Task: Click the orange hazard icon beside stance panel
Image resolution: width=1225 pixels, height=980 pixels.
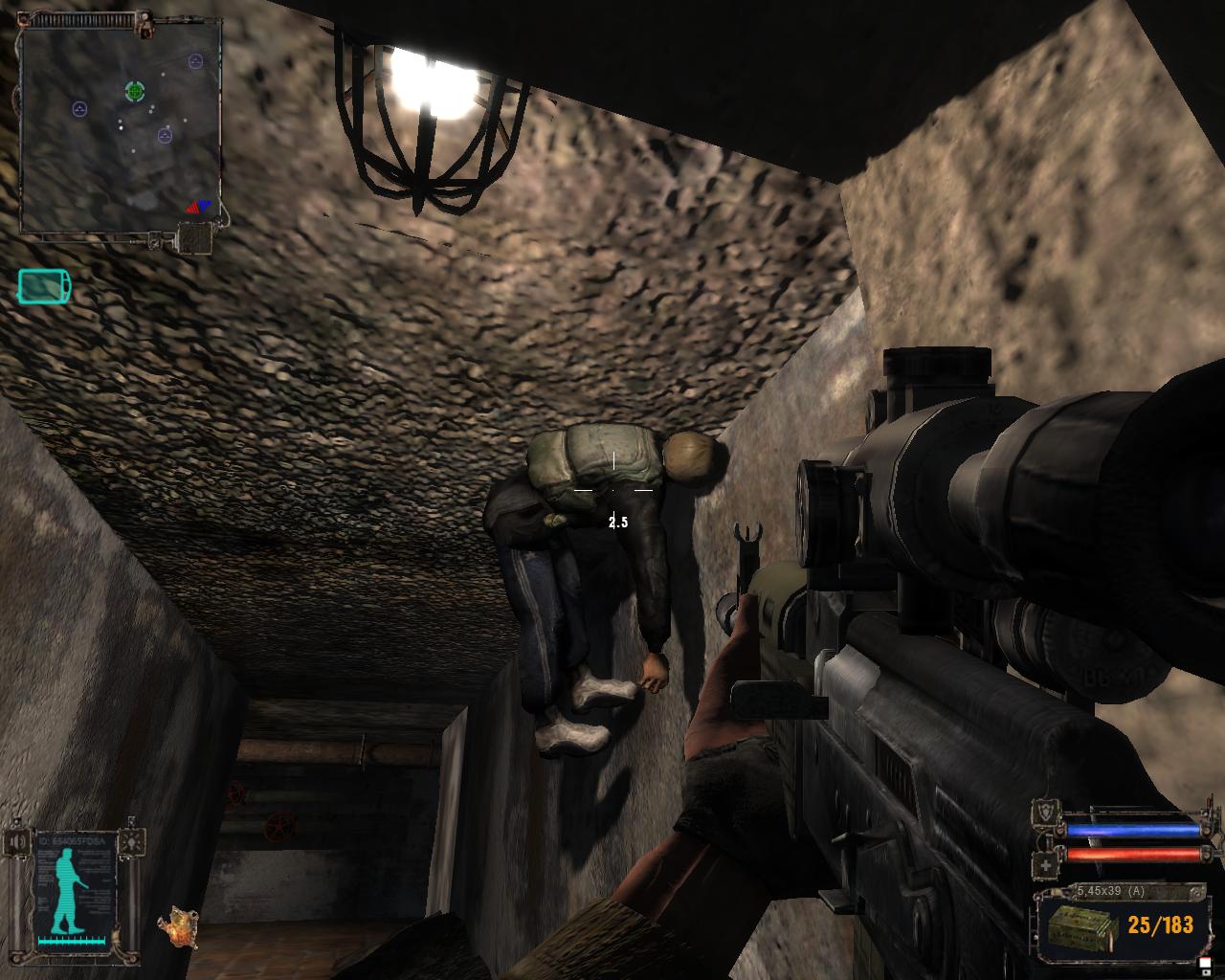Action: [x=177, y=926]
